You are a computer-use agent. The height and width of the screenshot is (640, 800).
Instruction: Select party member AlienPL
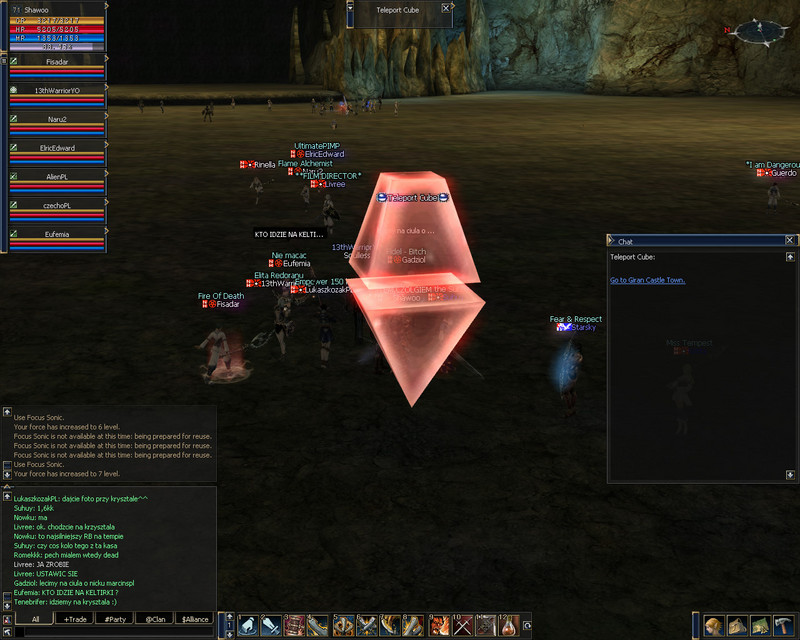[x=57, y=176]
